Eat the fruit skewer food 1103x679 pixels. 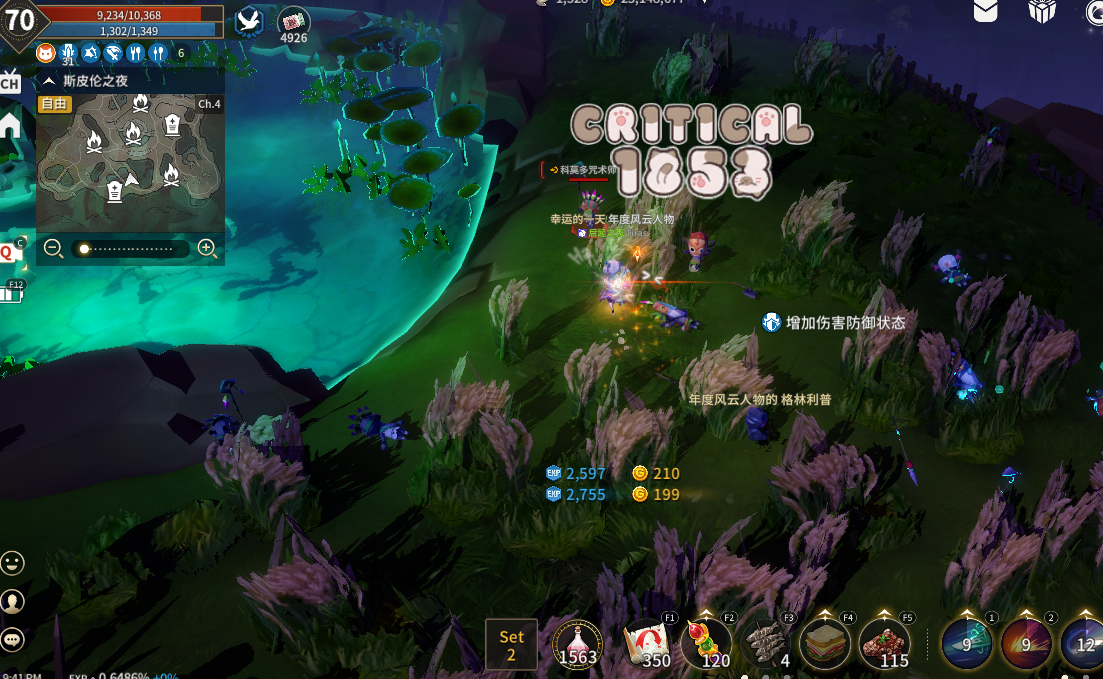tap(707, 643)
